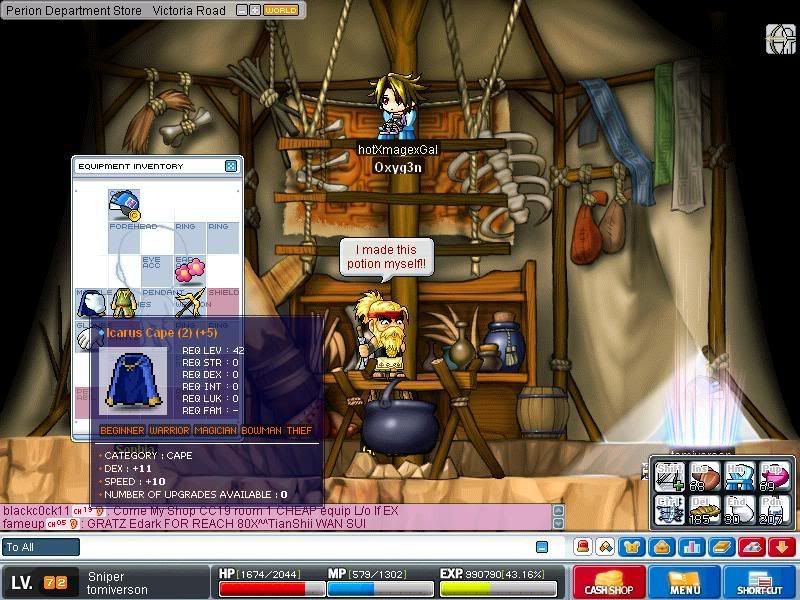The image size is (800, 600).
Task: Use the bread item on Del quickslot
Action: click(x=705, y=510)
